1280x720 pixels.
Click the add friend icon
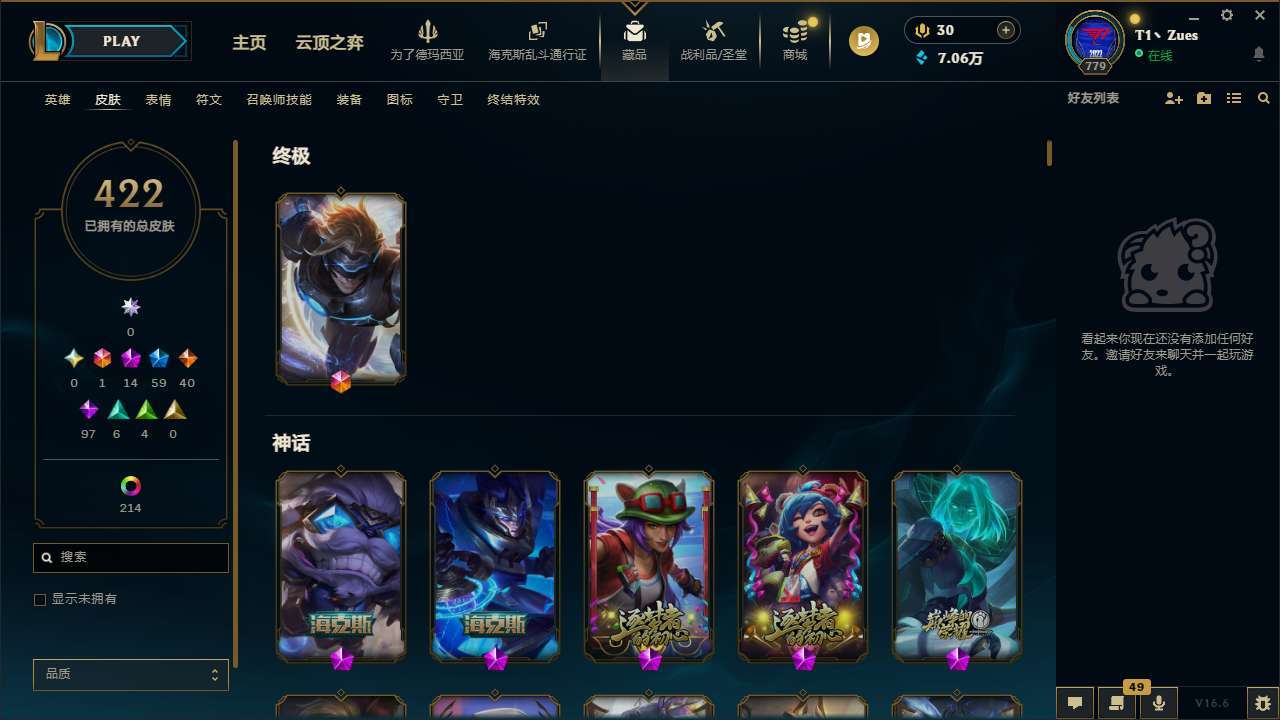tap(1173, 98)
